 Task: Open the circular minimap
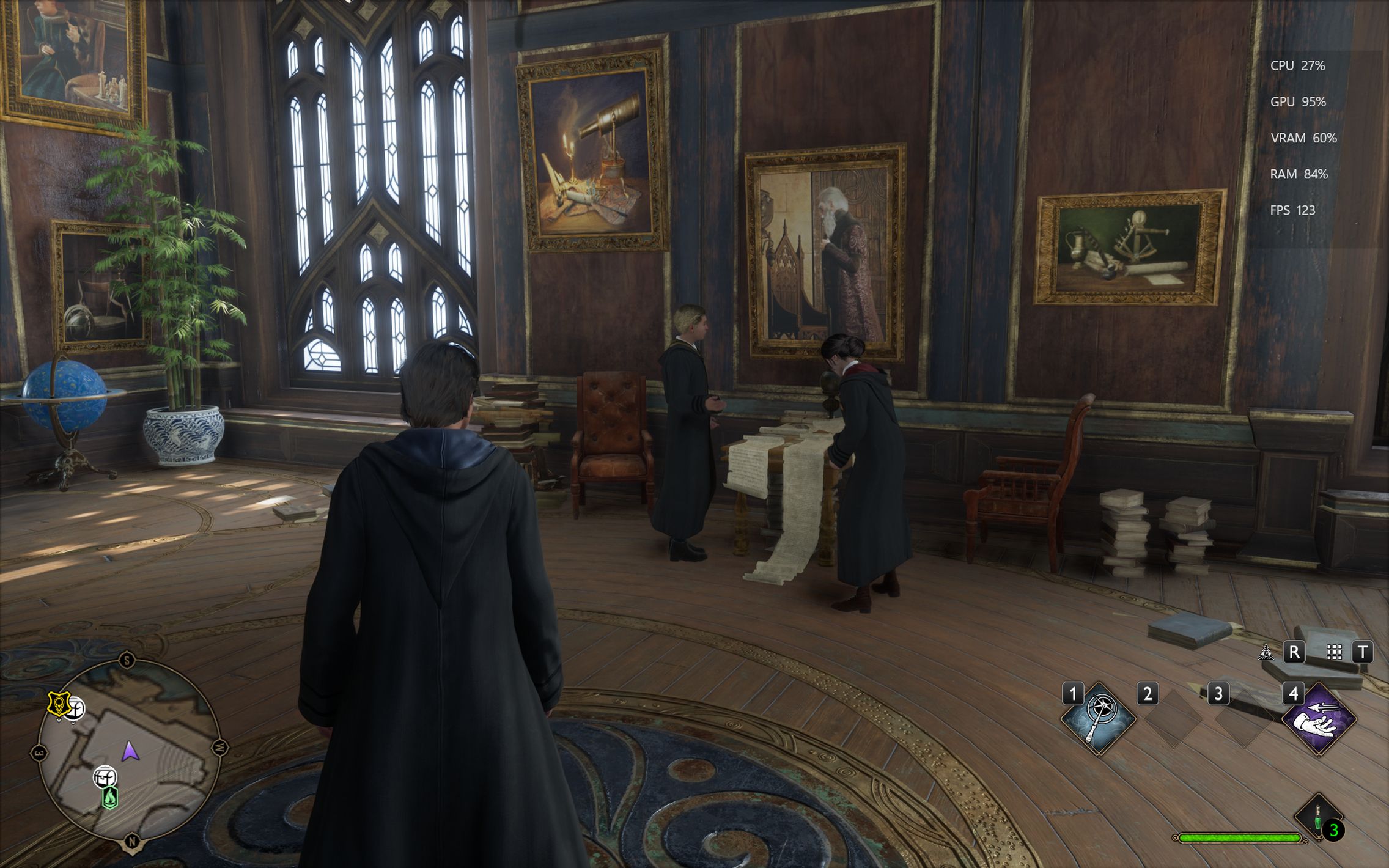[x=129, y=752]
